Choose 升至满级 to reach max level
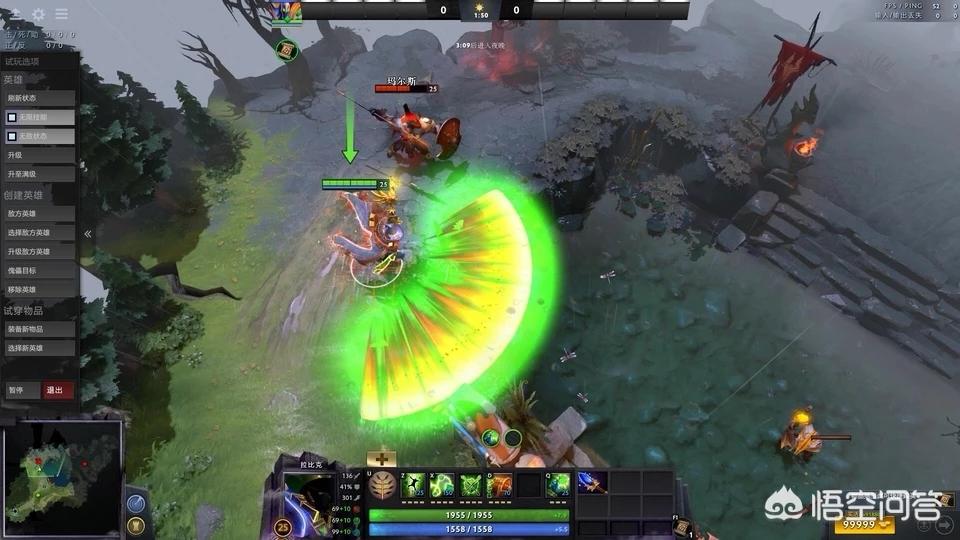The image size is (960, 540). click(40, 174)
